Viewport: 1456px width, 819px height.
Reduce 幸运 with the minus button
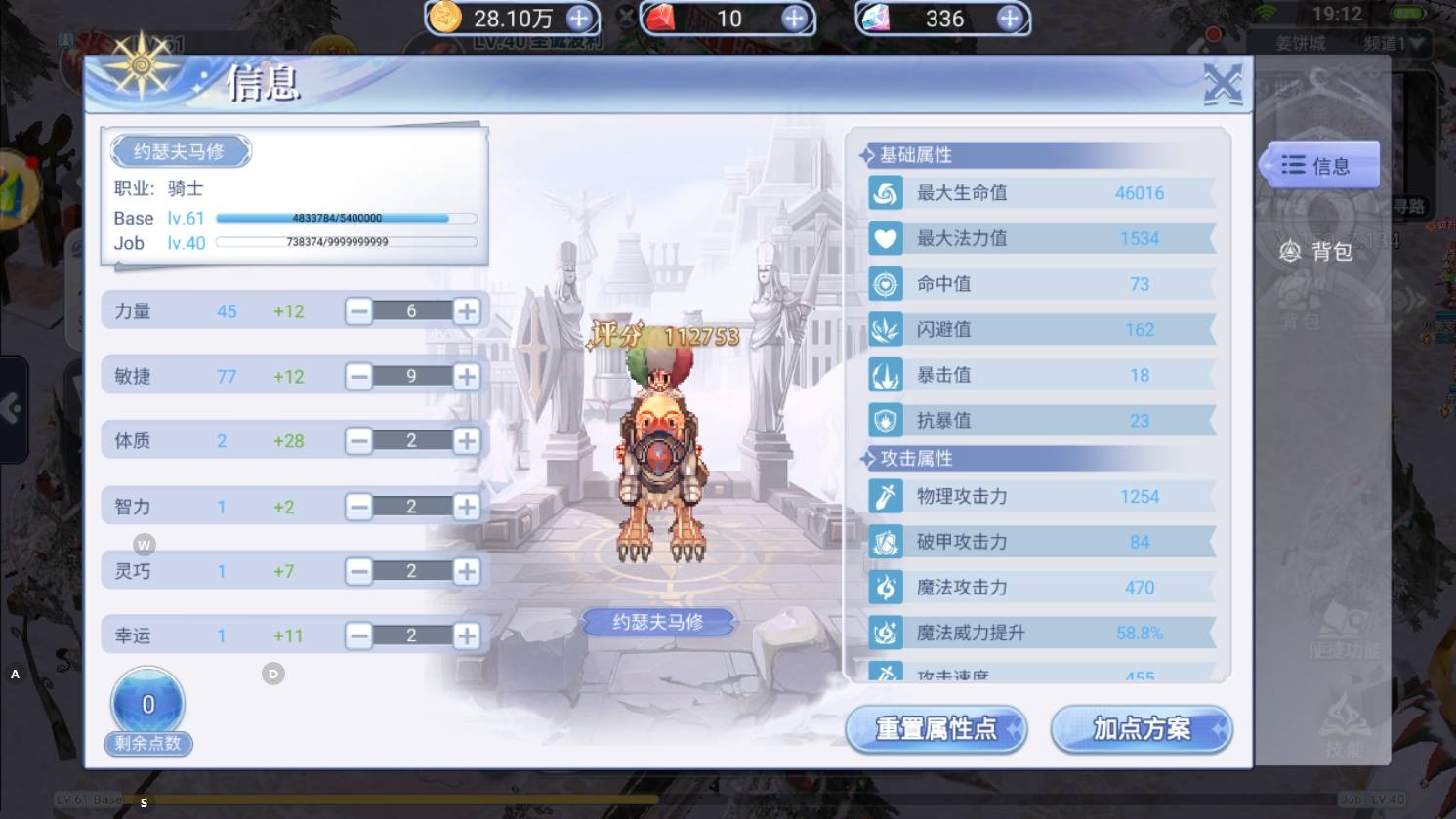[359, 636]
